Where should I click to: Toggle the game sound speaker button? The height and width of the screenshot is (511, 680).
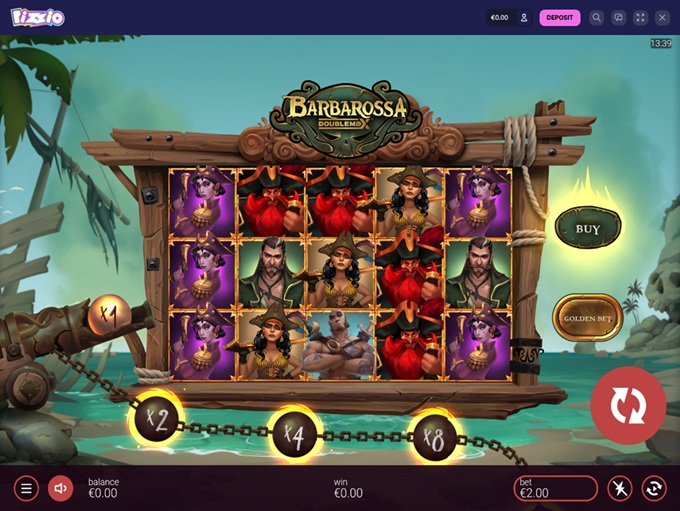60,488
